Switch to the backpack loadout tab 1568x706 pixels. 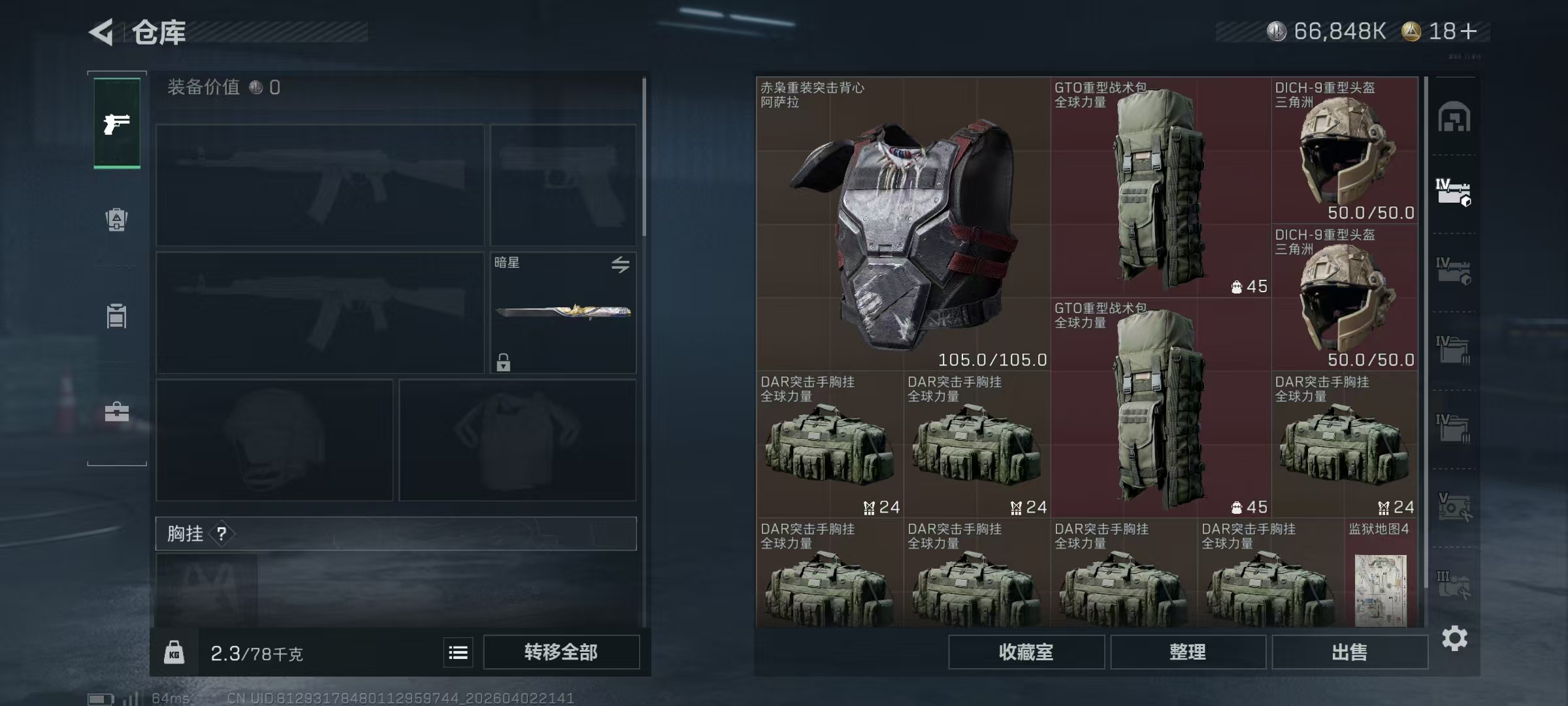[117, 220]
